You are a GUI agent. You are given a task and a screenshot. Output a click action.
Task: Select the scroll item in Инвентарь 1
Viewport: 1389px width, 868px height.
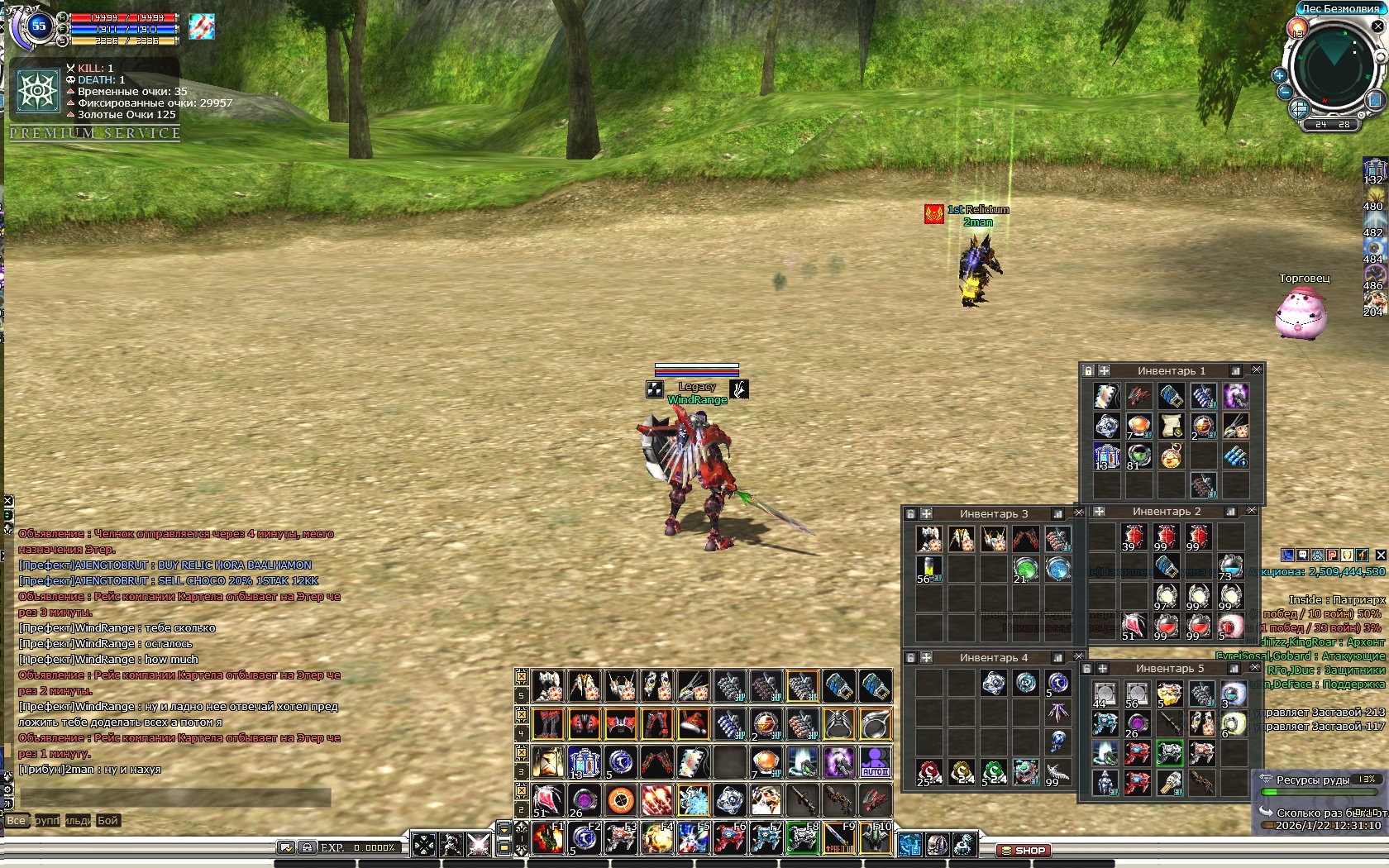[x=1171, y=426]
